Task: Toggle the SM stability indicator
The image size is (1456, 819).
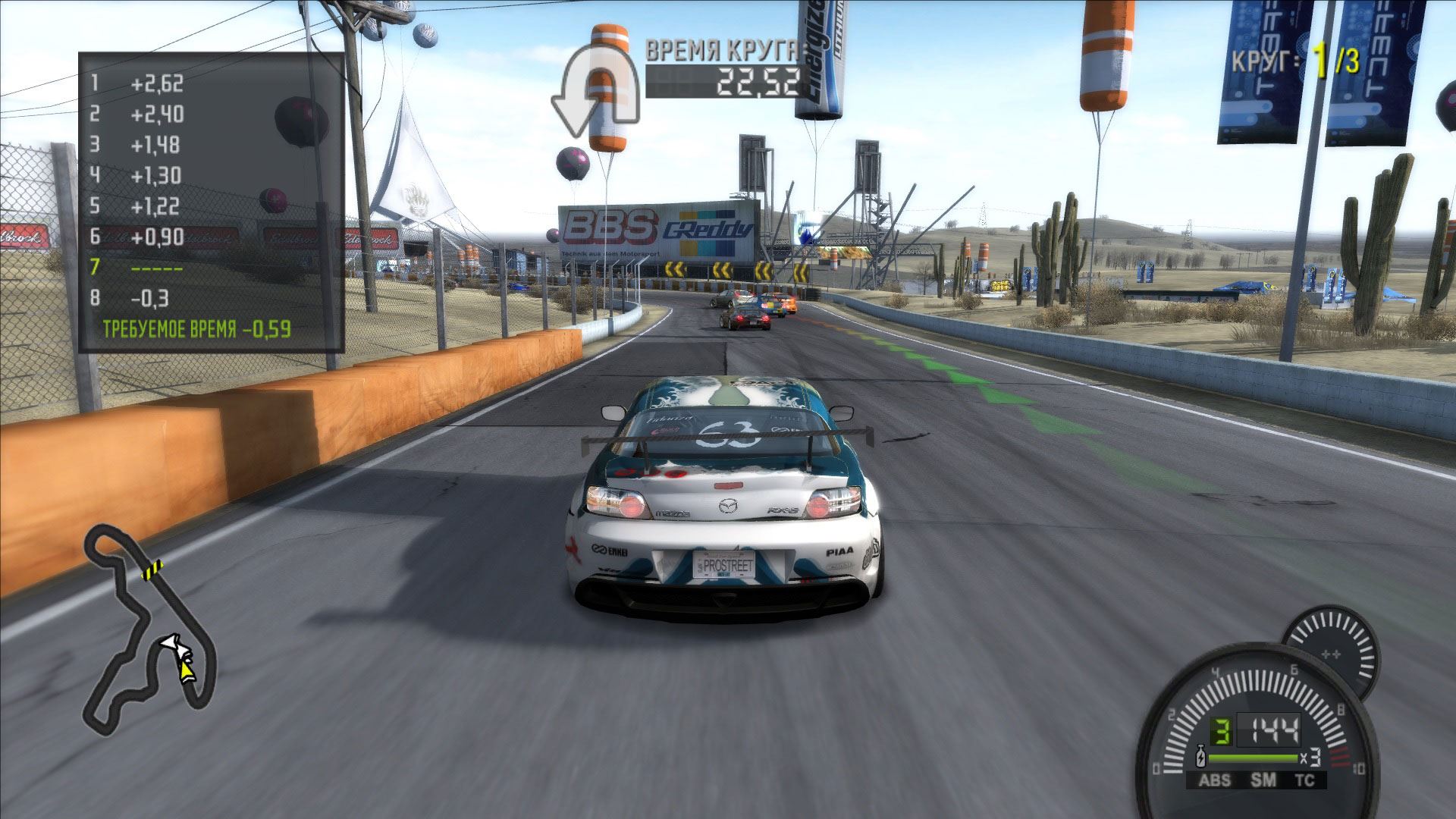Action: [1263, 780]
